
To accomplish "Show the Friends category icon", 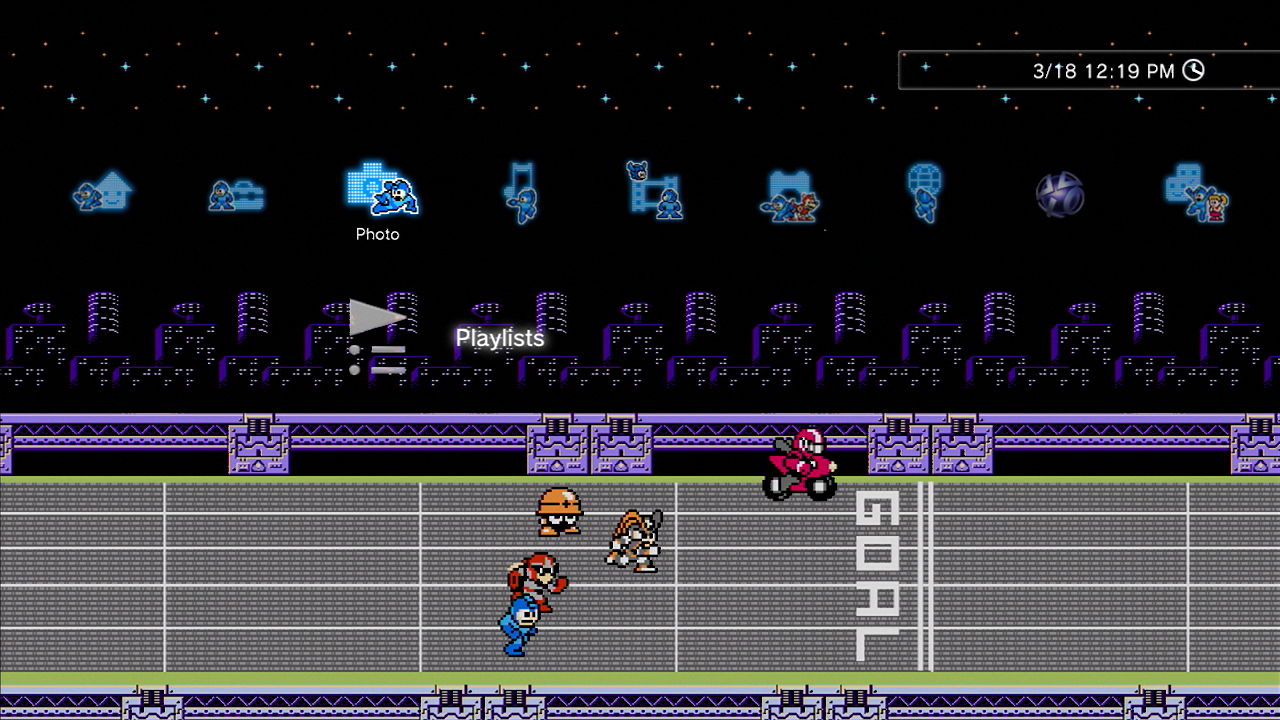I will point(1196,192).
